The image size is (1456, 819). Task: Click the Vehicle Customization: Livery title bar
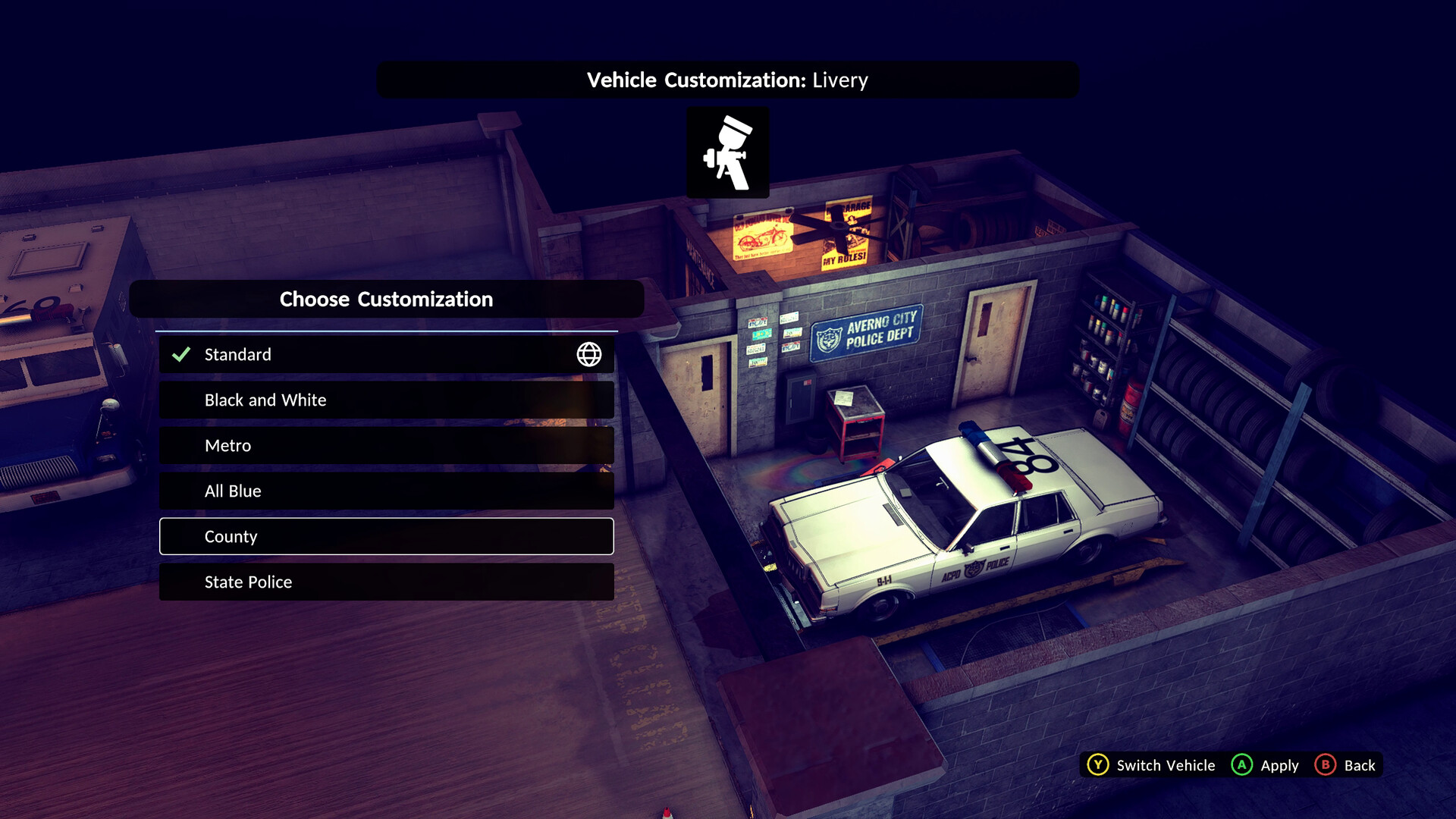click(726, 79)
